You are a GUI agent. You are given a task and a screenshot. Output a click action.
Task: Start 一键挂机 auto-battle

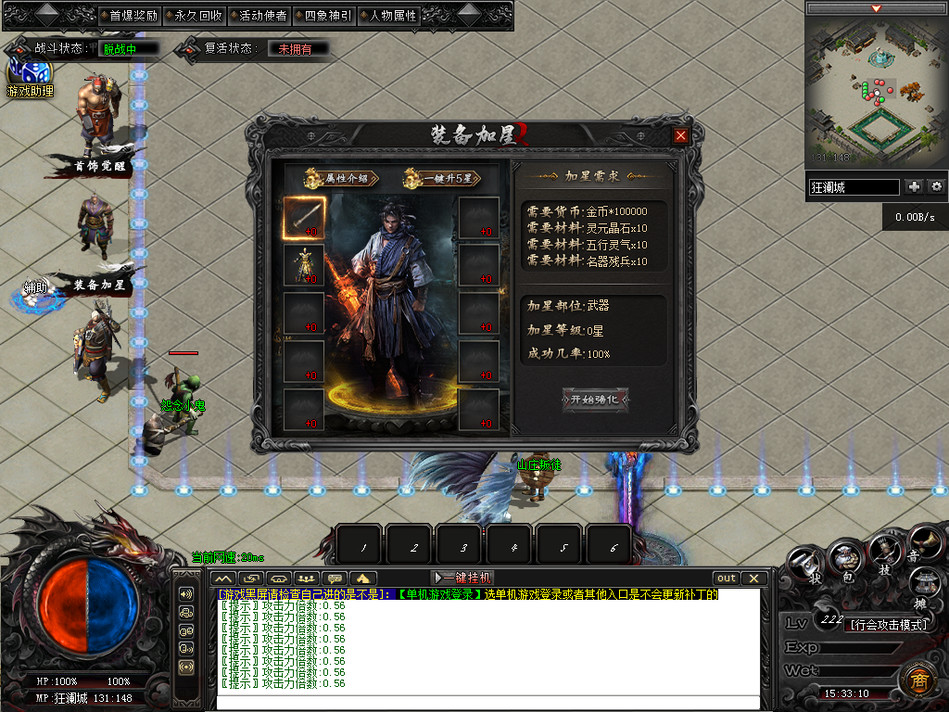(462, 578)
